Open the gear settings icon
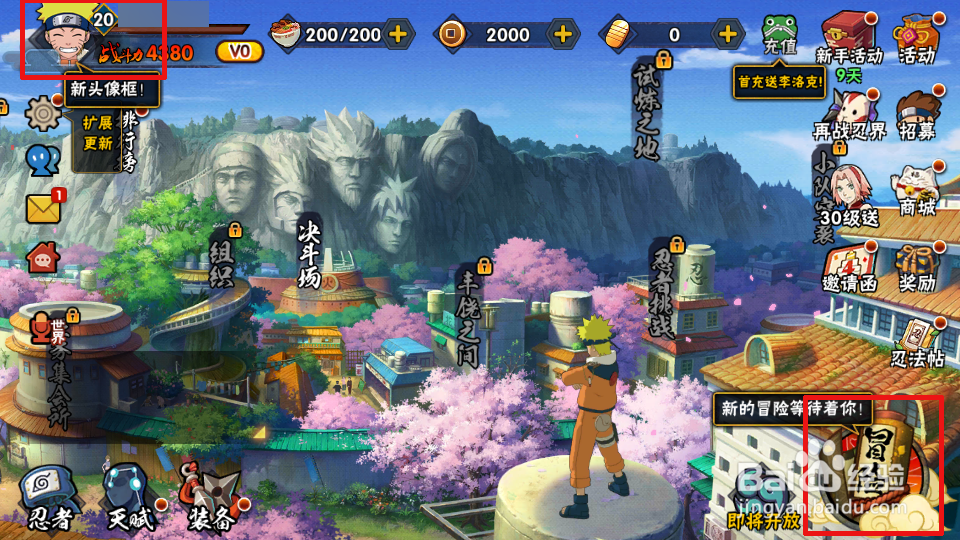The height and width of the screenshot is (540, 960). click(43, 113)
